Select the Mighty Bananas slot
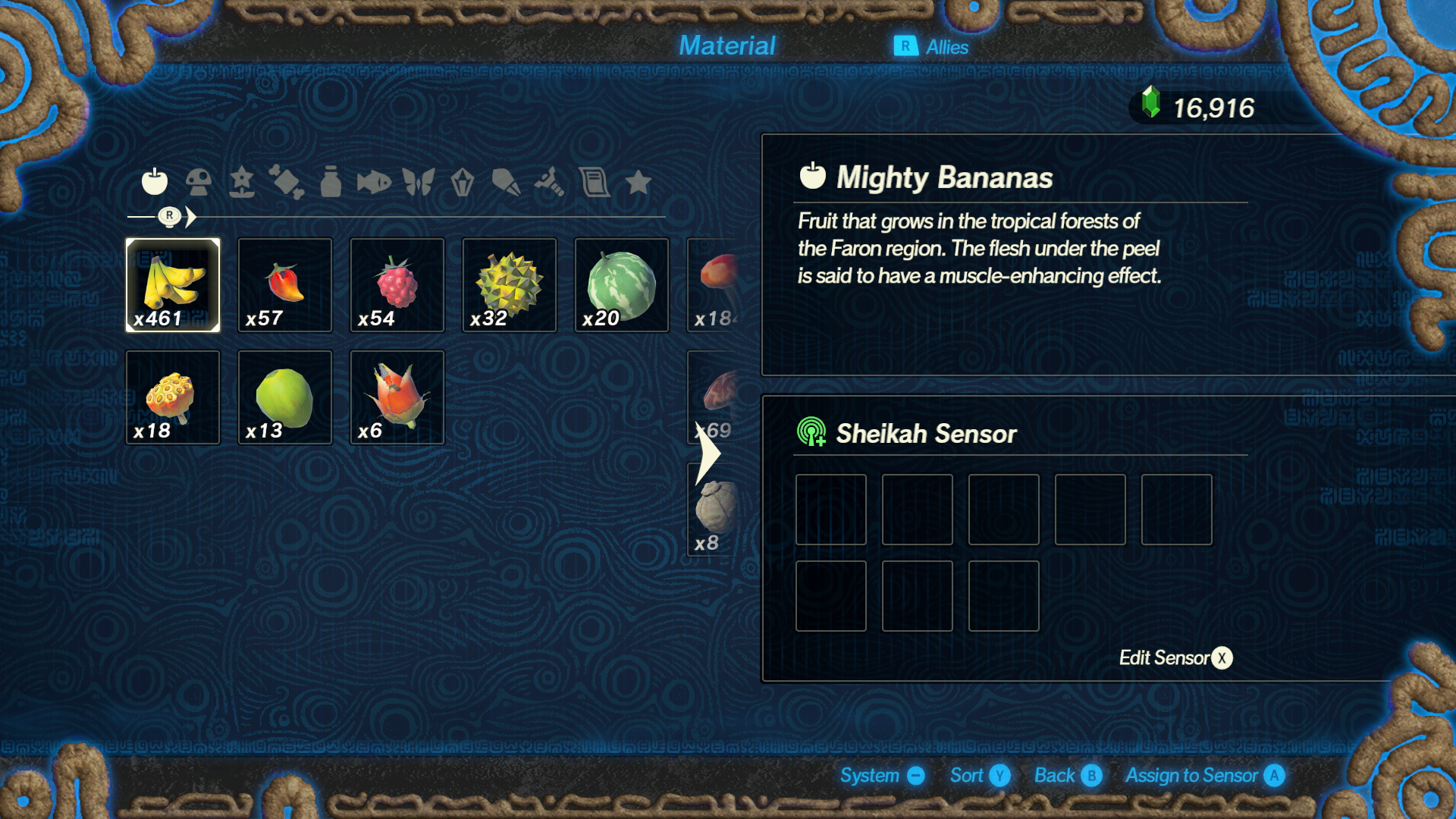 [173, 285]
